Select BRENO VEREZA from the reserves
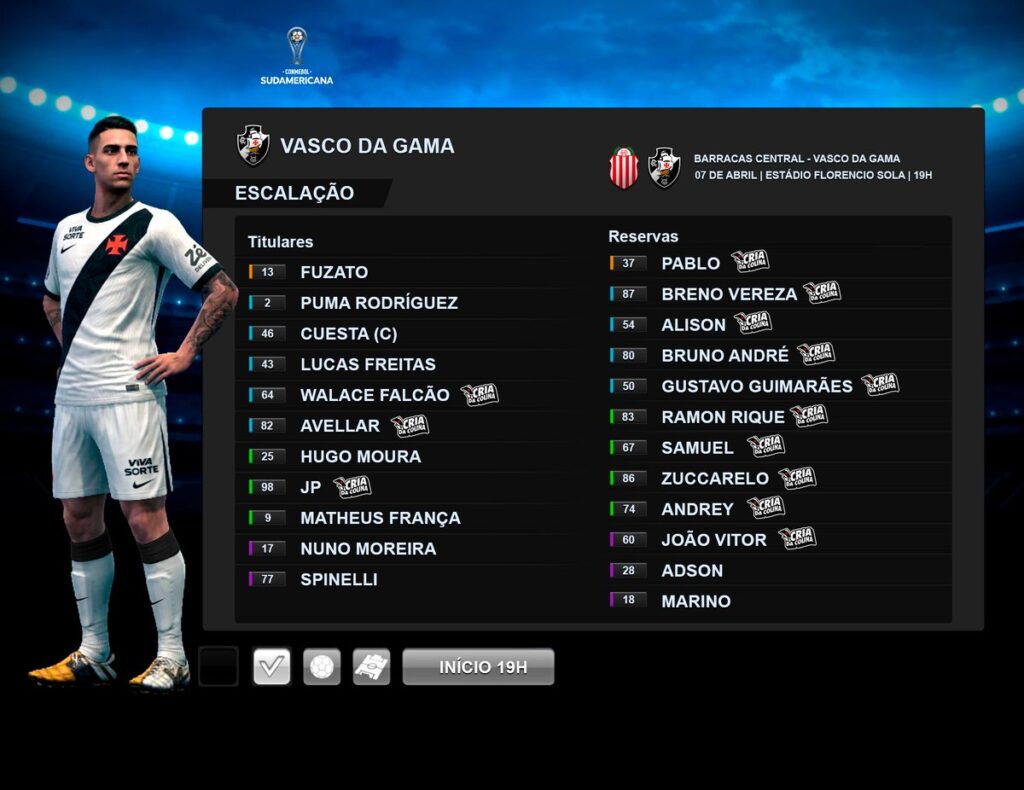This screenshot has height=790, width=1024. coord(729,294)
